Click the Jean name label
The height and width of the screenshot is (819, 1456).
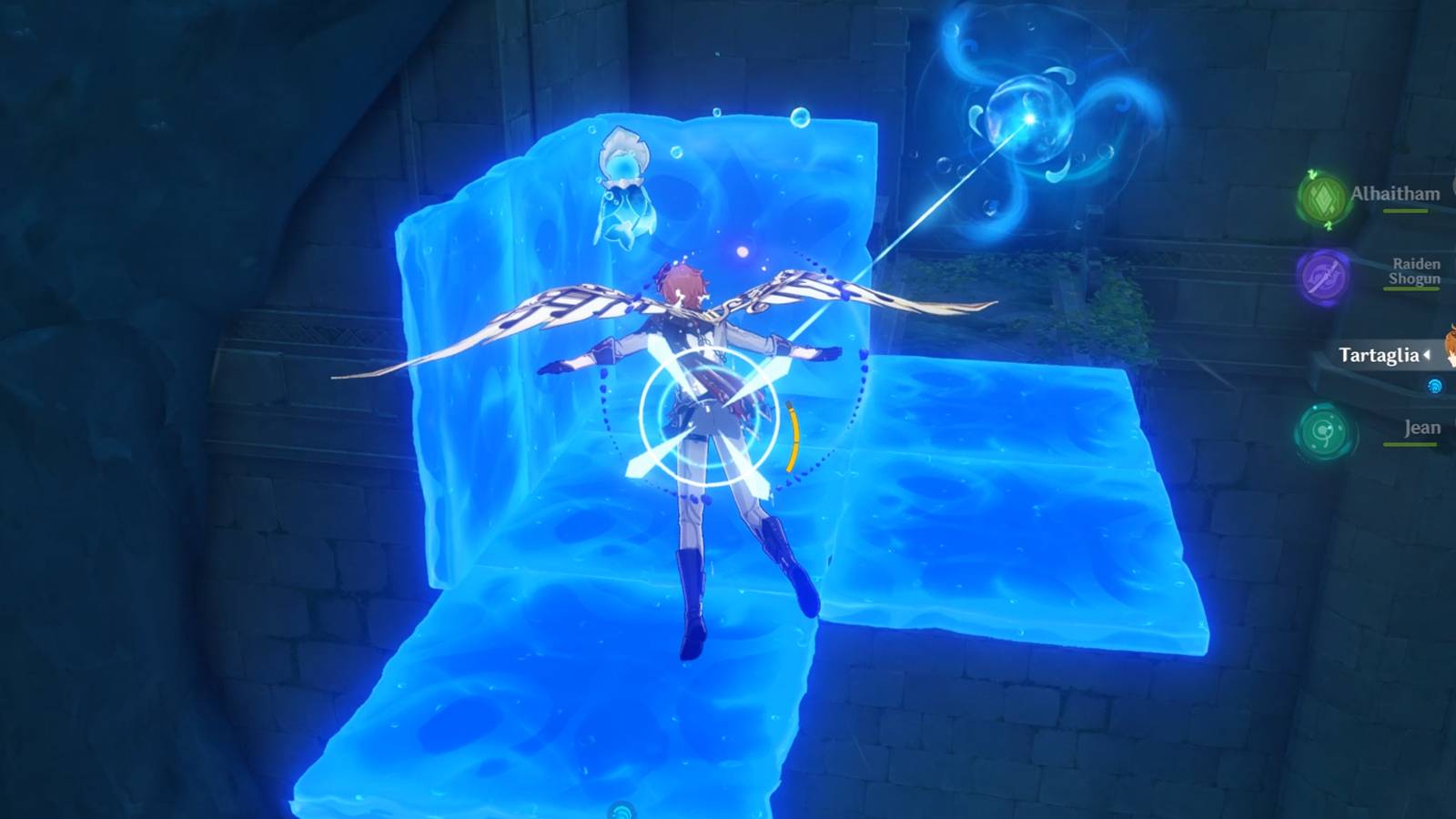point(1421,426)
